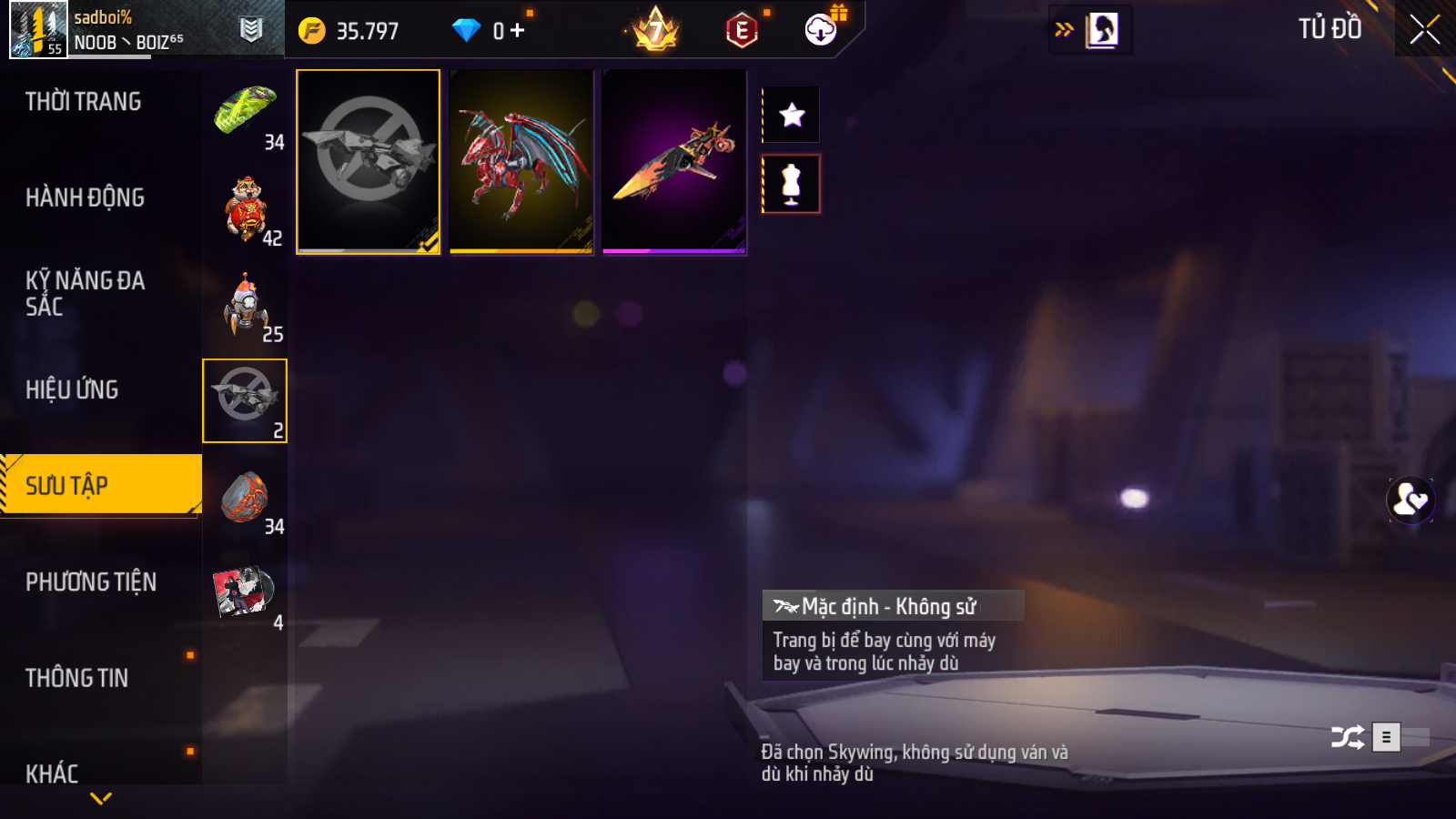Screen dimensions: 1456x819
Task: Select the default no-Skywing item
Action: click(369, 162)
